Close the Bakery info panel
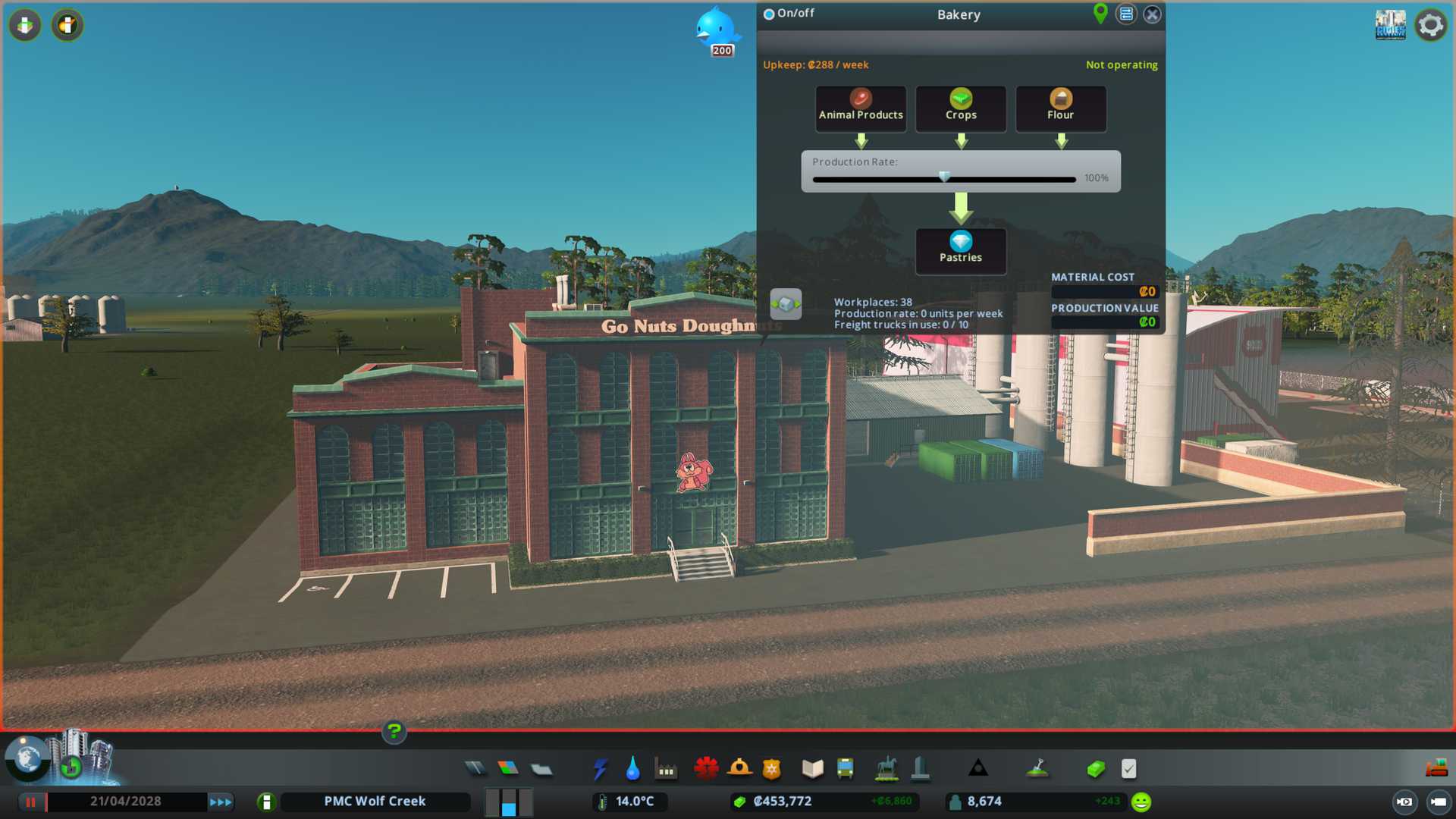 (1152, 14)
